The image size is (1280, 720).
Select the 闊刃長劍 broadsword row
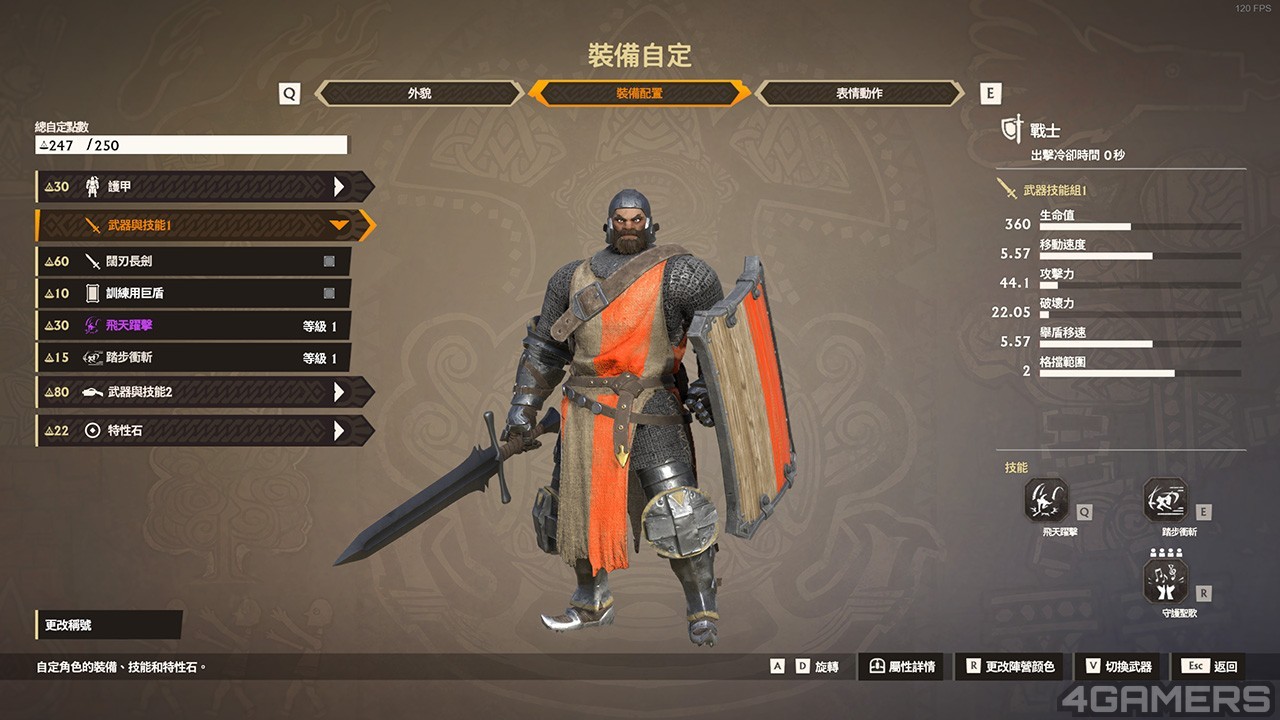(193, 261)
